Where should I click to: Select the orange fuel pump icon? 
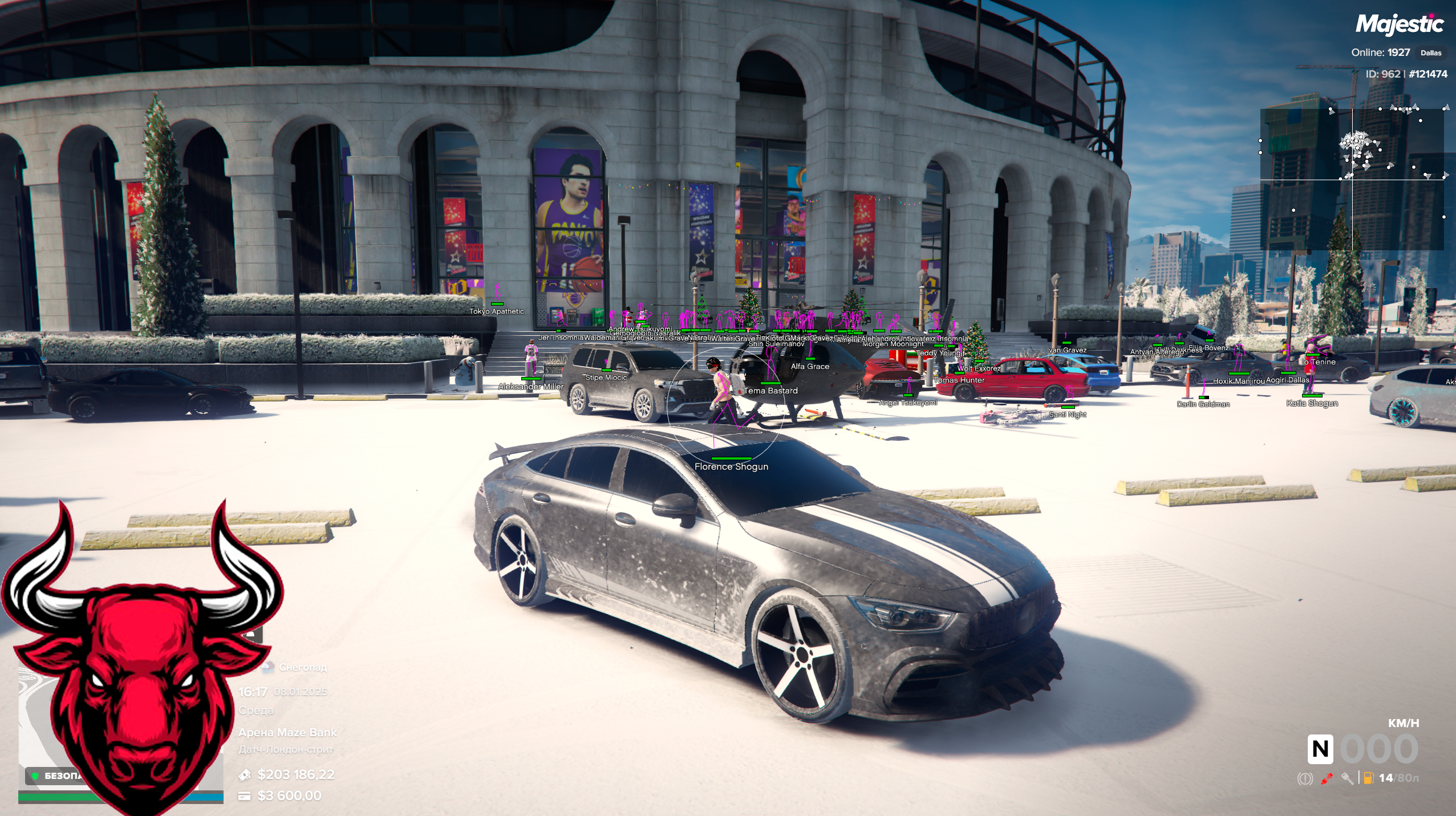1368,778
